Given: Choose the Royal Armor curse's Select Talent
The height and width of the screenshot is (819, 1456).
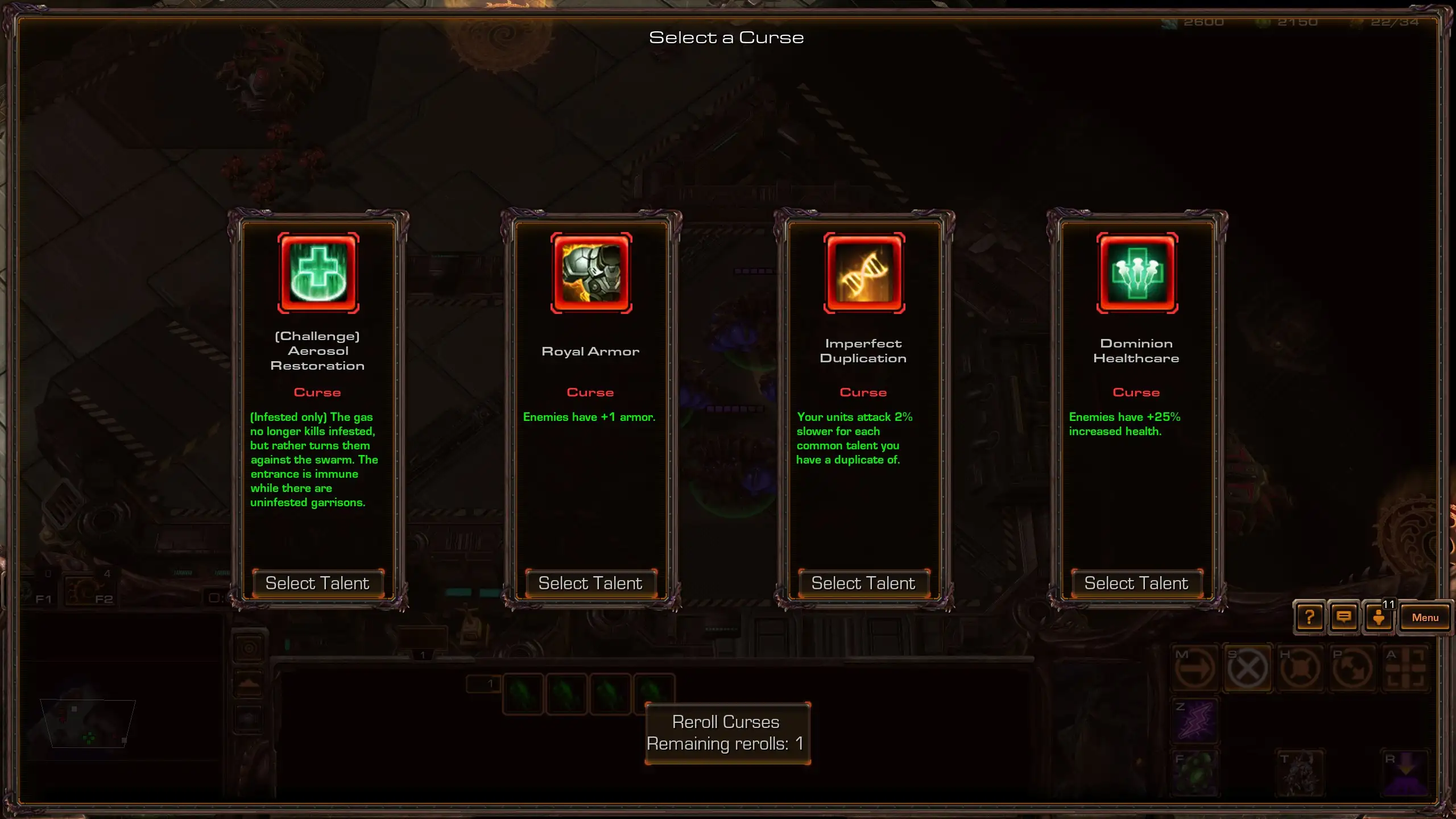Looking at the screenshot, I should (590, 584).
